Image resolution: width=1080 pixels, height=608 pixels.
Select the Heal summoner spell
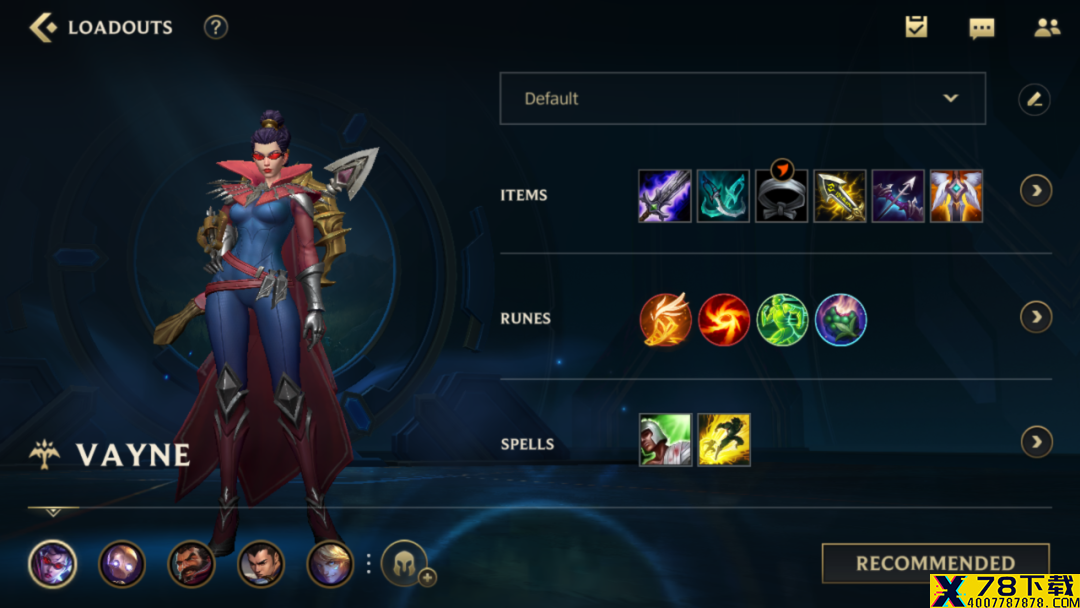665,440
